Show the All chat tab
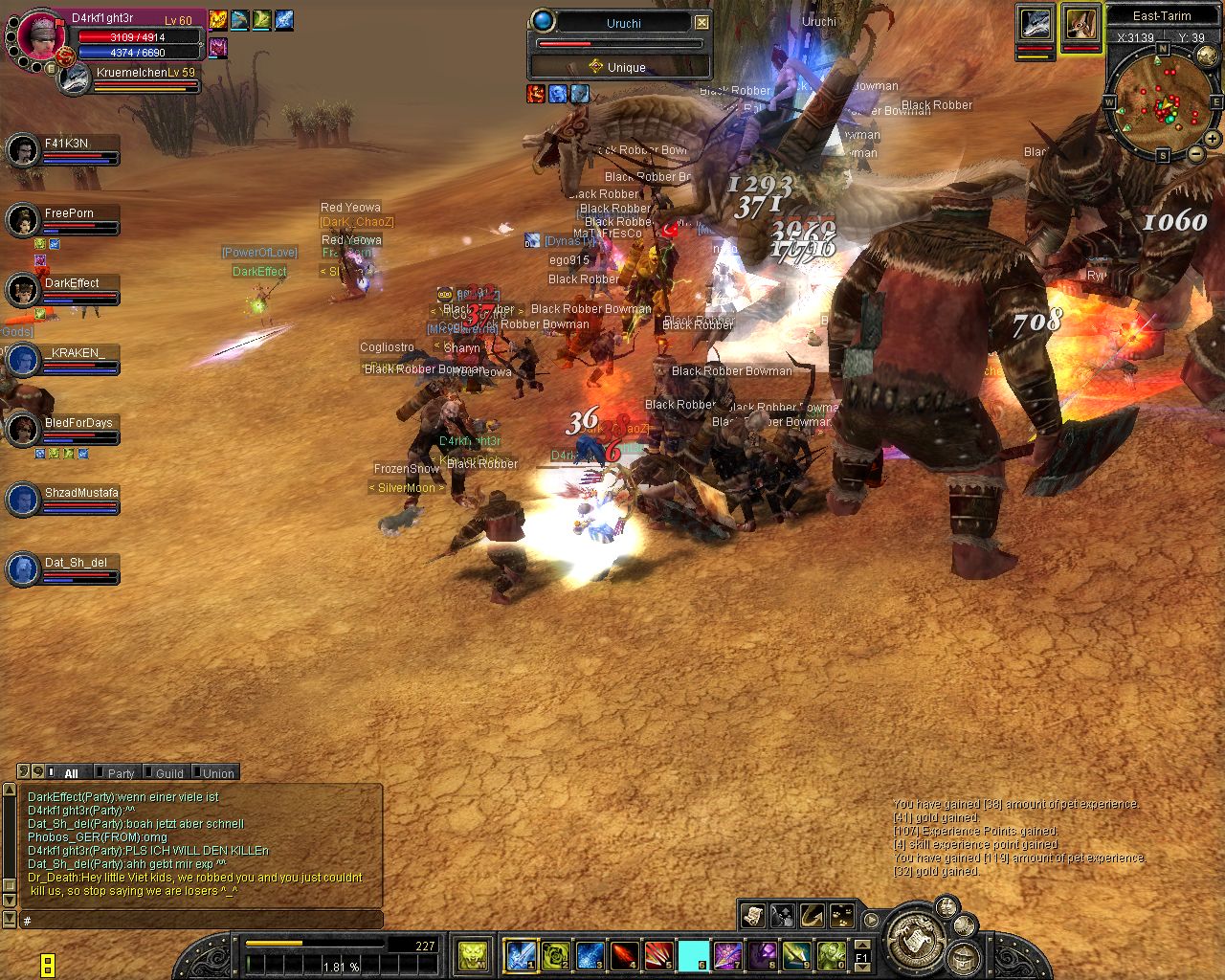Image resolution: width=1225 pixels, height=980 pixels. (x=71, y=773)
